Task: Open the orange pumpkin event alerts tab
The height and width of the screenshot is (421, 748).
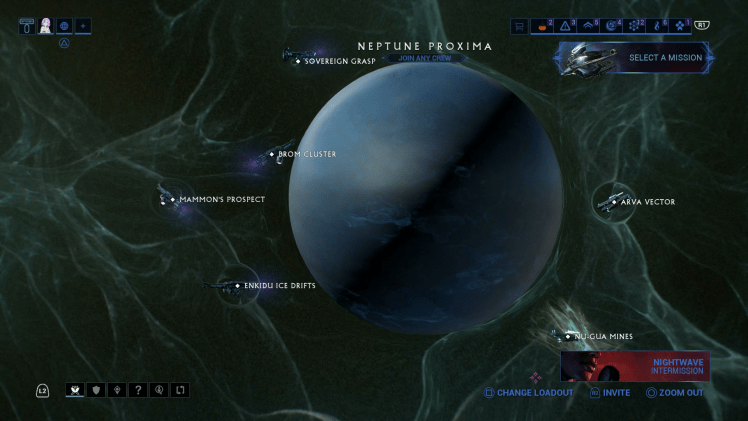Action: tap(543, 26)
